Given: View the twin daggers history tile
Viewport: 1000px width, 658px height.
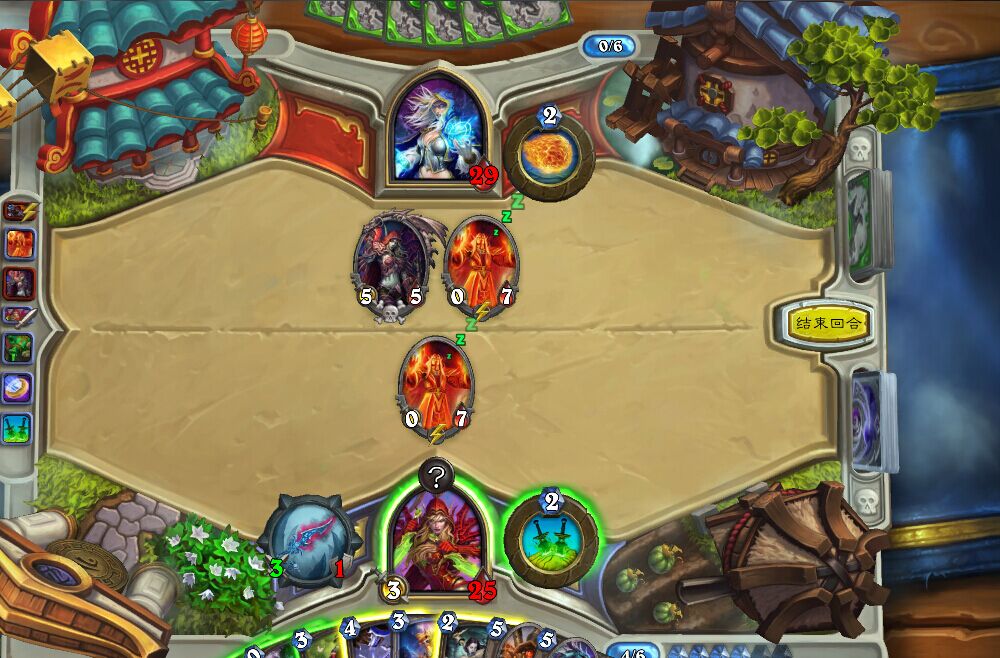Looking at the screenshot, I should [19, 427].
